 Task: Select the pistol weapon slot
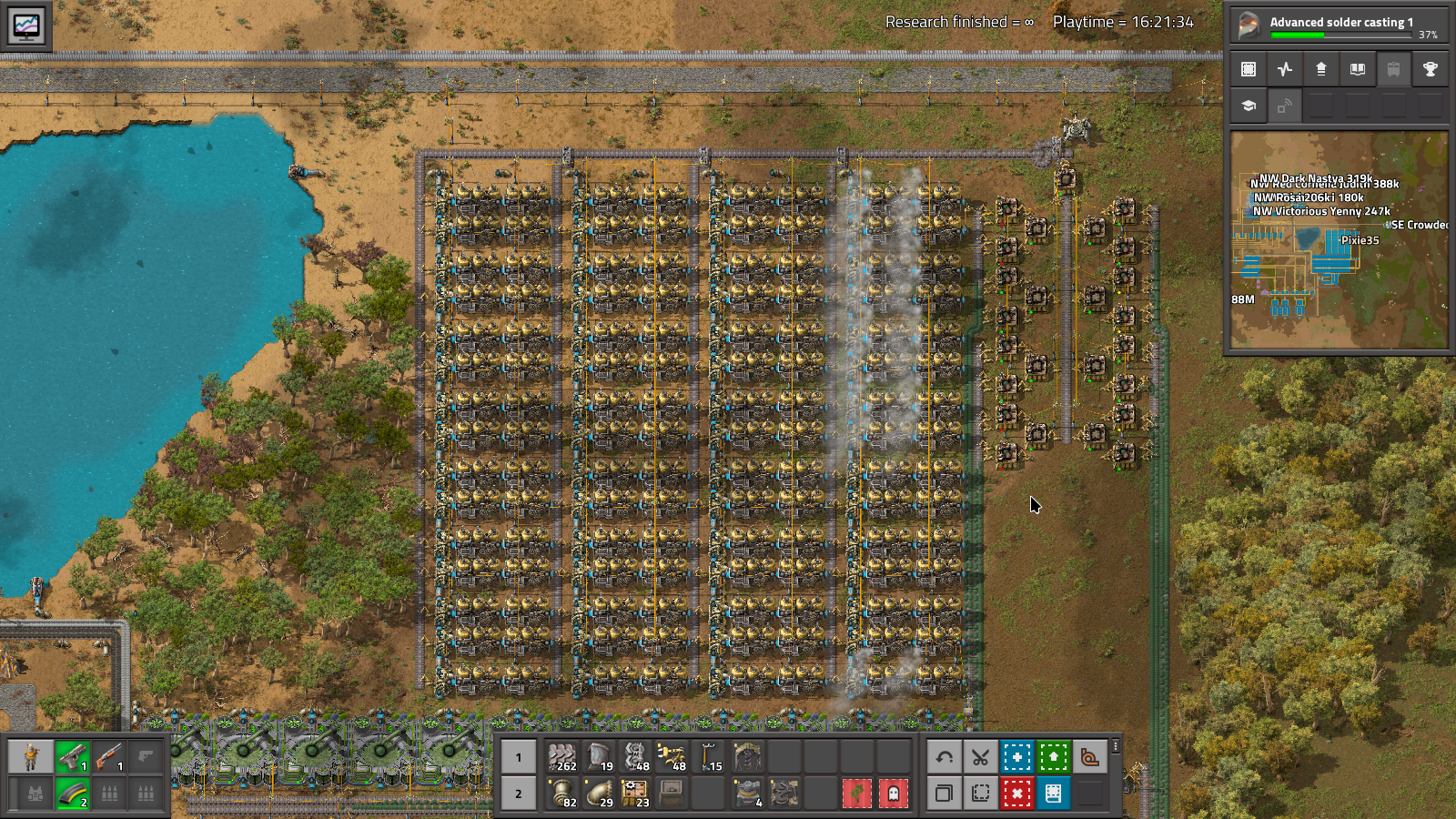point(72,757)
